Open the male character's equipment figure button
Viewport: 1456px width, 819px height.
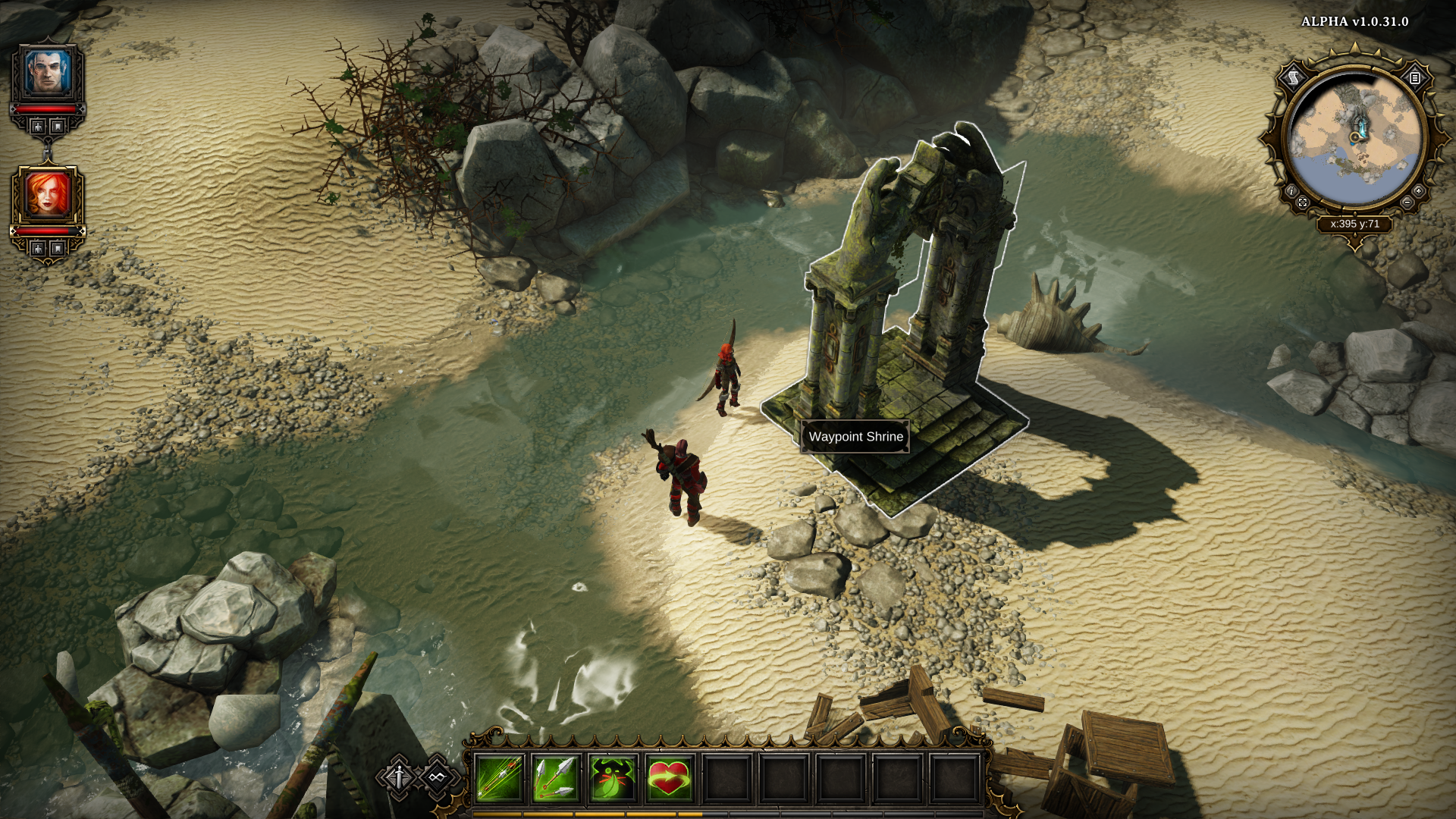click(x=38, y=127)
